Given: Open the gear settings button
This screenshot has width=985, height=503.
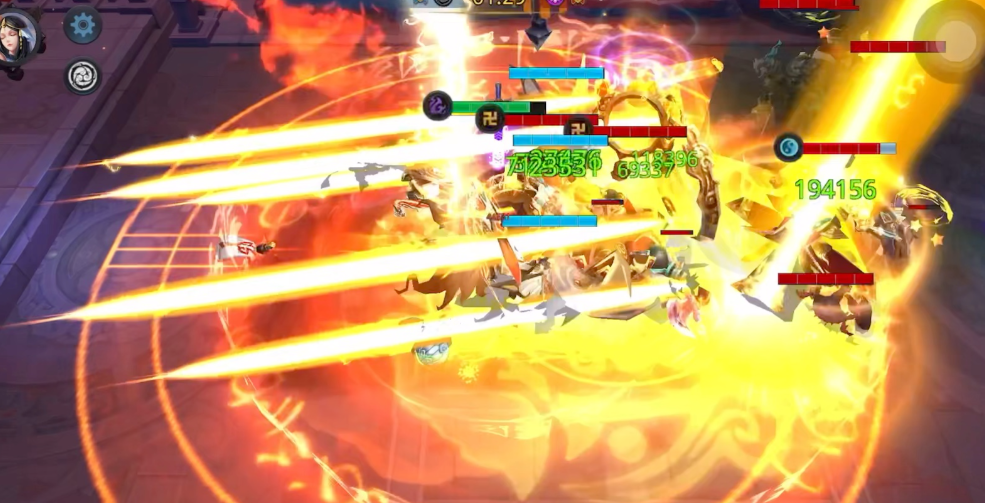Looking at the screenshot, I should click(83, 25).
